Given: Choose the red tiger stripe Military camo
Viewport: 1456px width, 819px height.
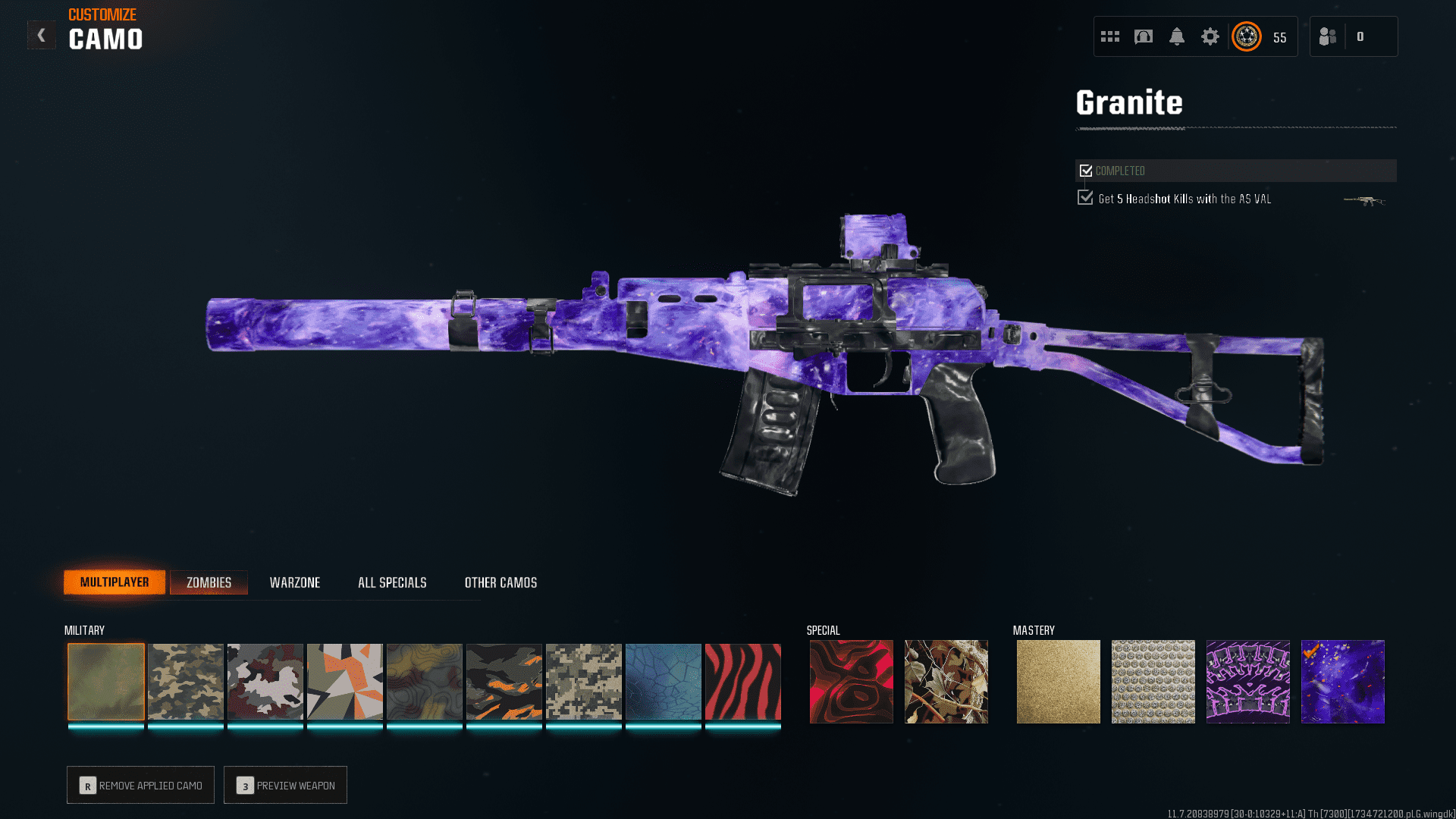Looking at the screenshot, I should pos(742,681).
